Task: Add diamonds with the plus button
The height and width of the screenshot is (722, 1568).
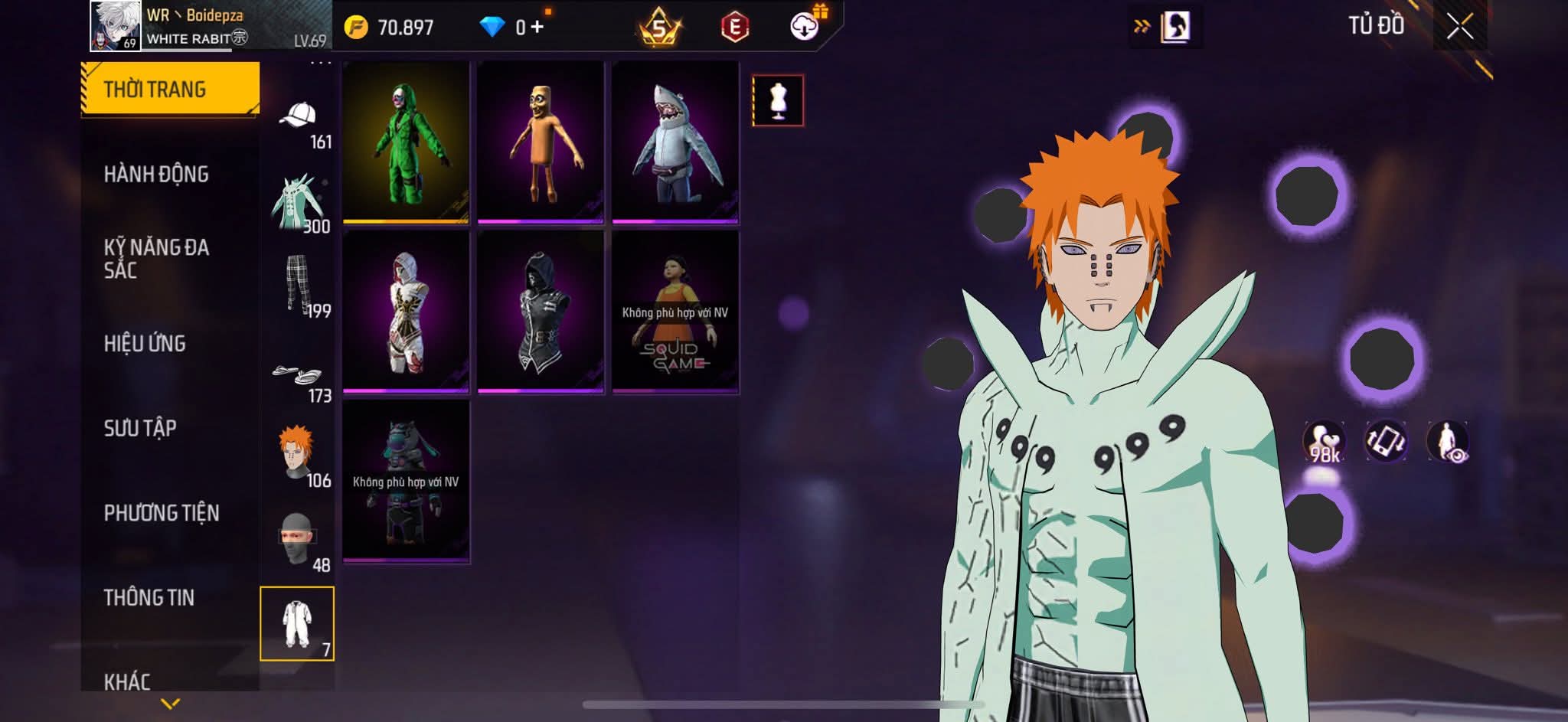Action: [x=537, y=28]
